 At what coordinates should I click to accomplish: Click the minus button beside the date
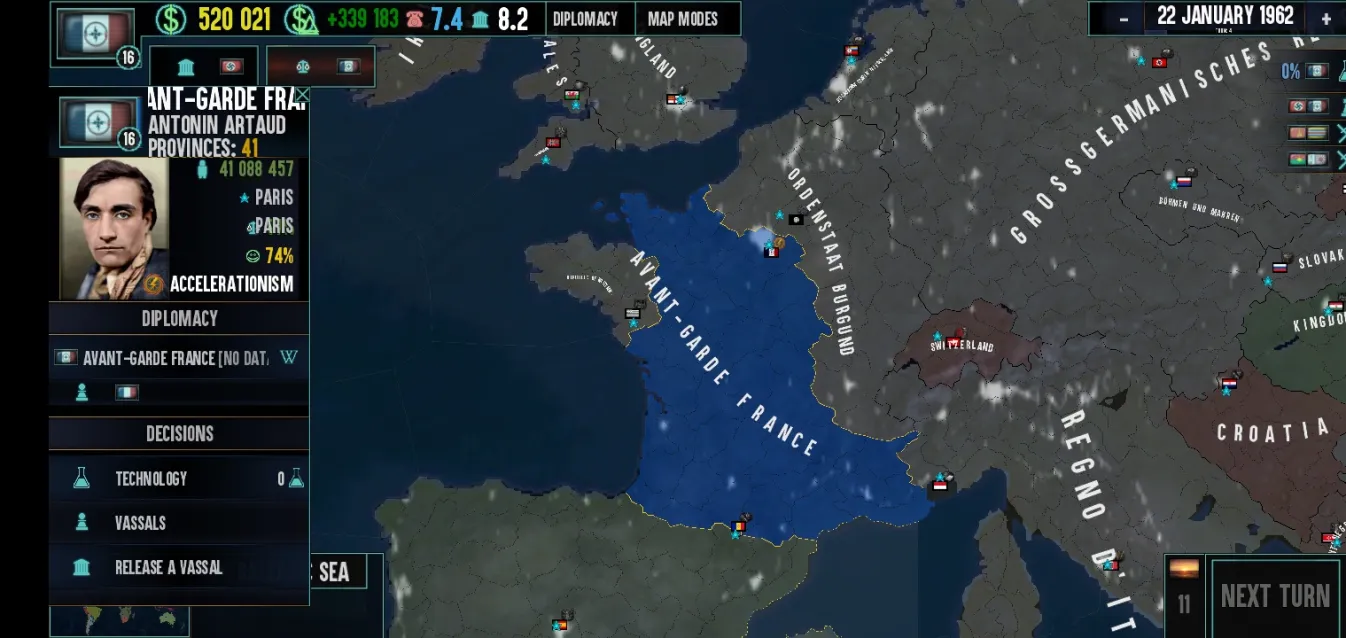1124,18
